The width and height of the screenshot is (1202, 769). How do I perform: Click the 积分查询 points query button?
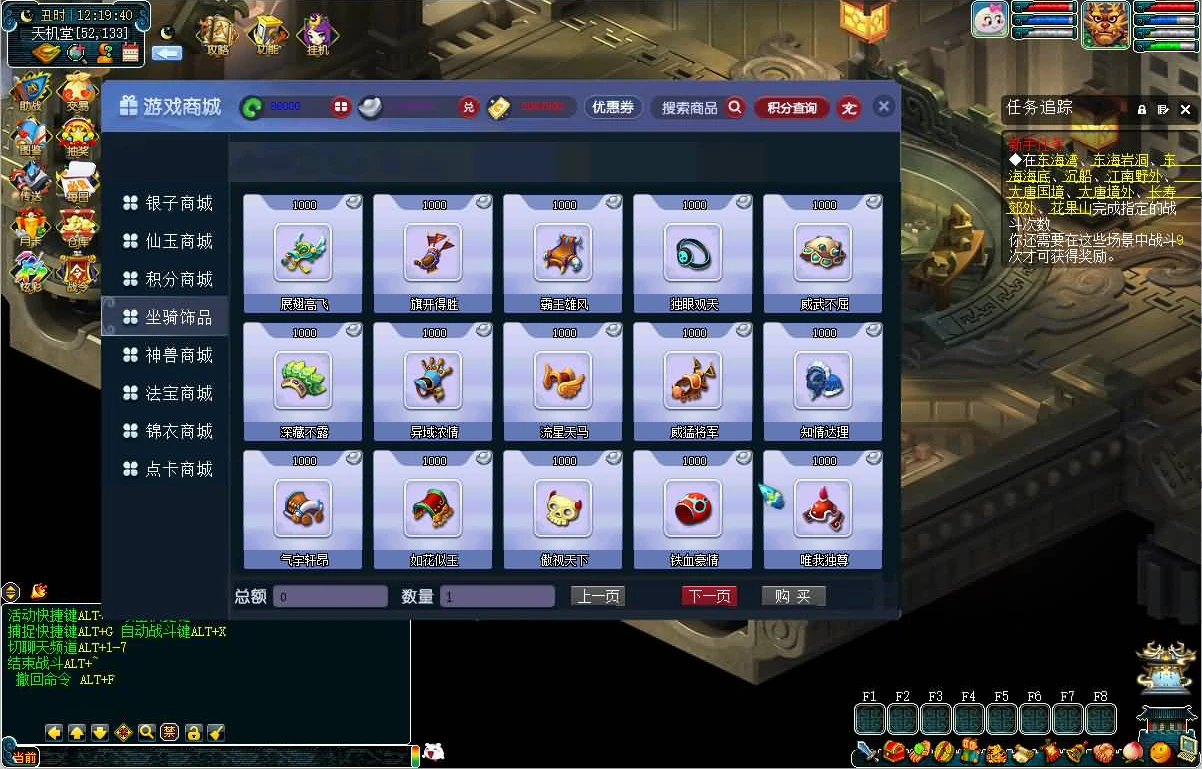pos(792,107)
